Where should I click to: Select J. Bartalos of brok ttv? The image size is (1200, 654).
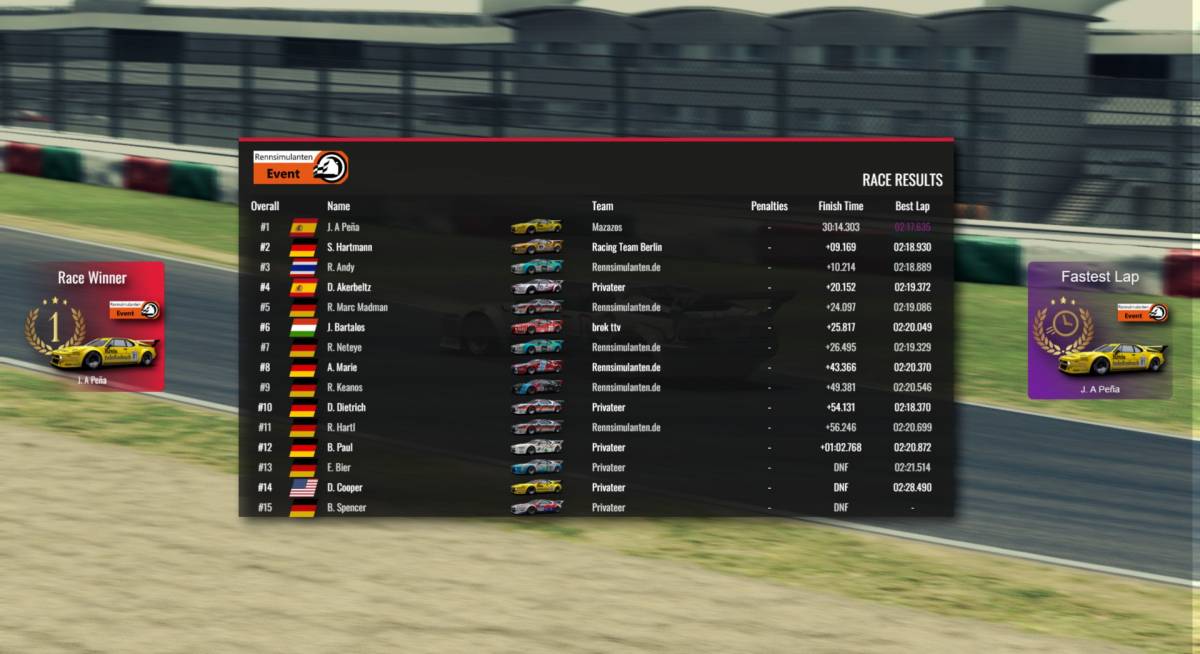tap(346, 327)
